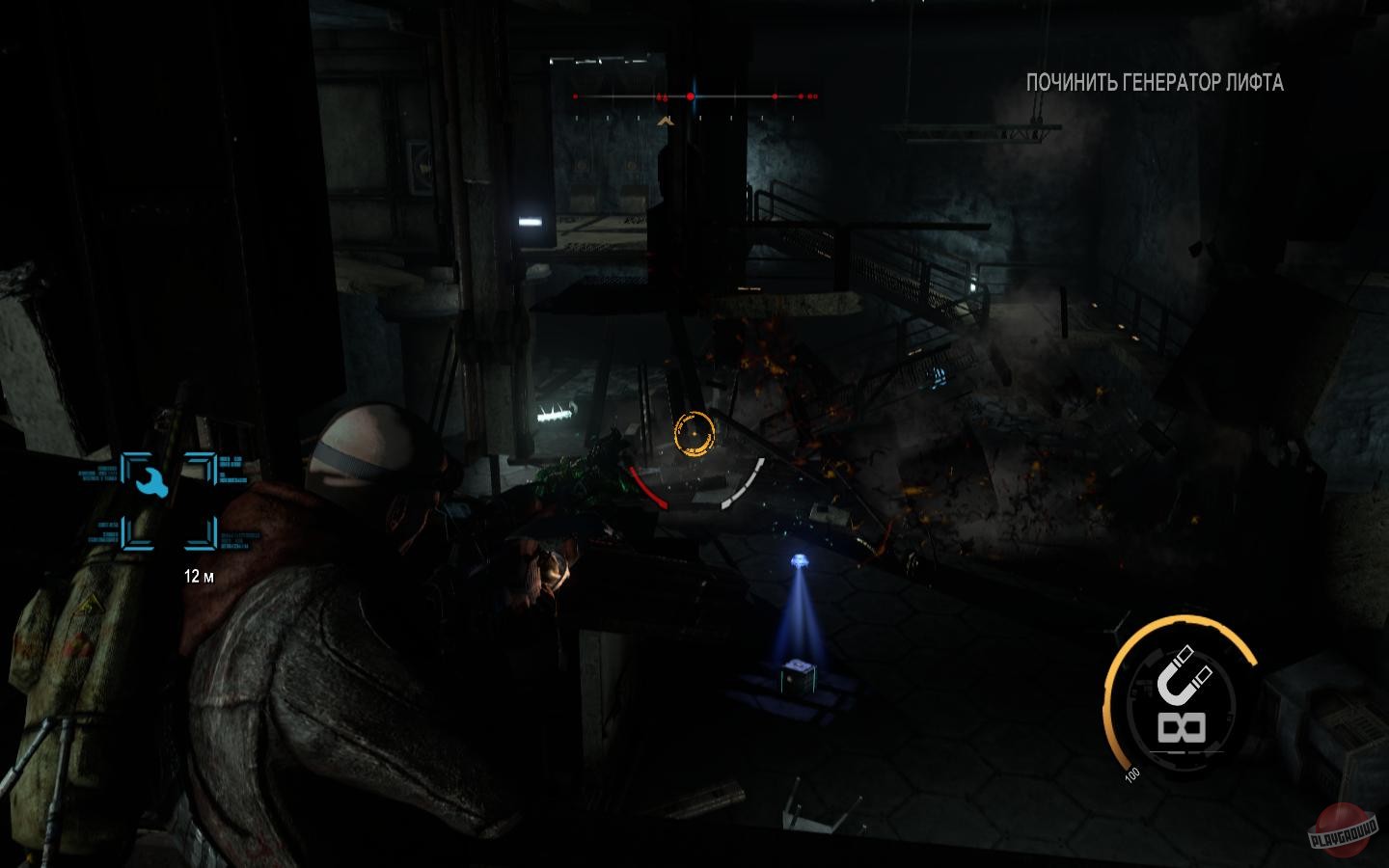Click the gold arrow player marker on the compass
Screen dimensions: 1389x868
[665, 121]
